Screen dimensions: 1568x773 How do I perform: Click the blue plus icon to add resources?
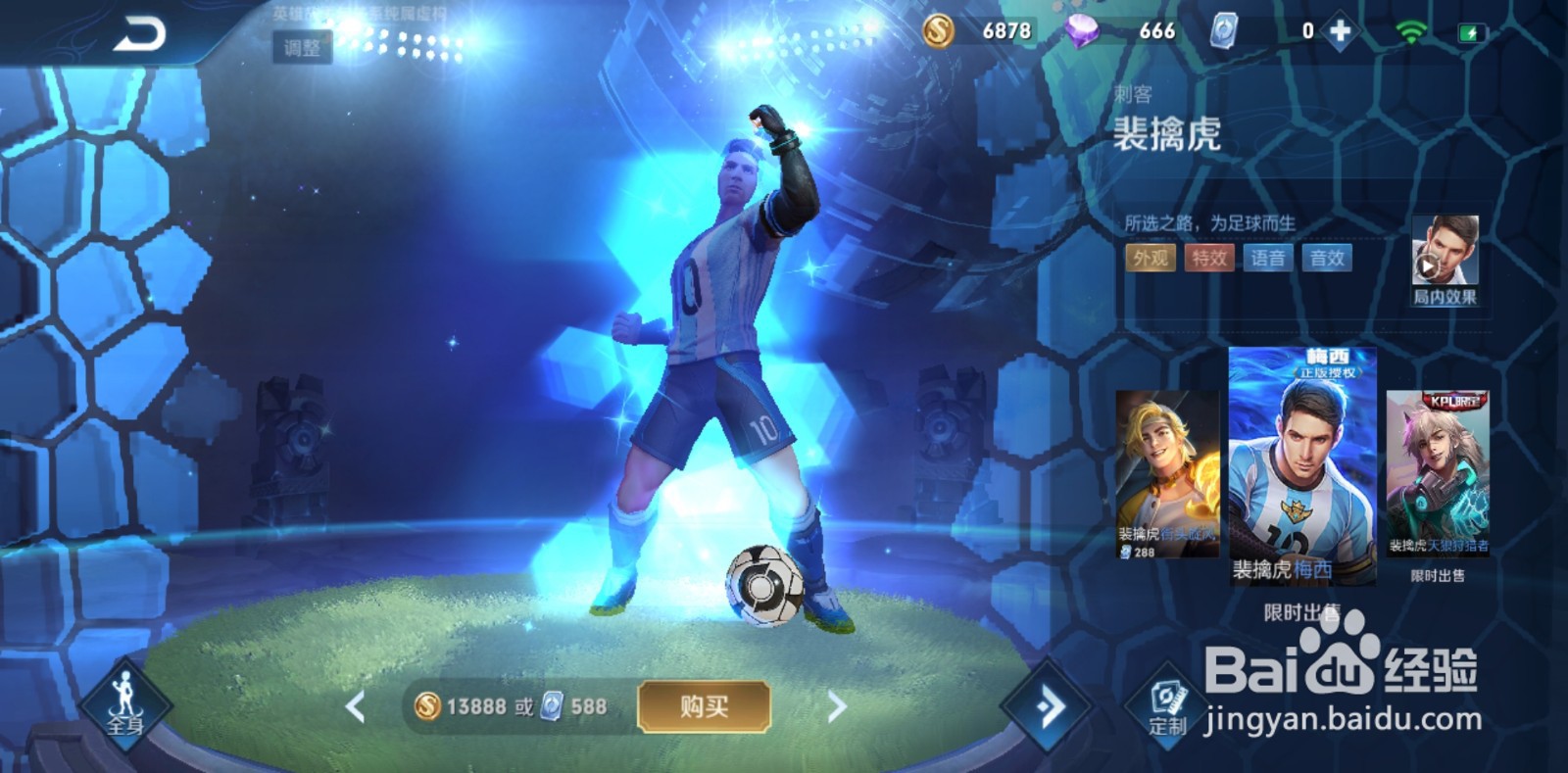point(1341,30)
